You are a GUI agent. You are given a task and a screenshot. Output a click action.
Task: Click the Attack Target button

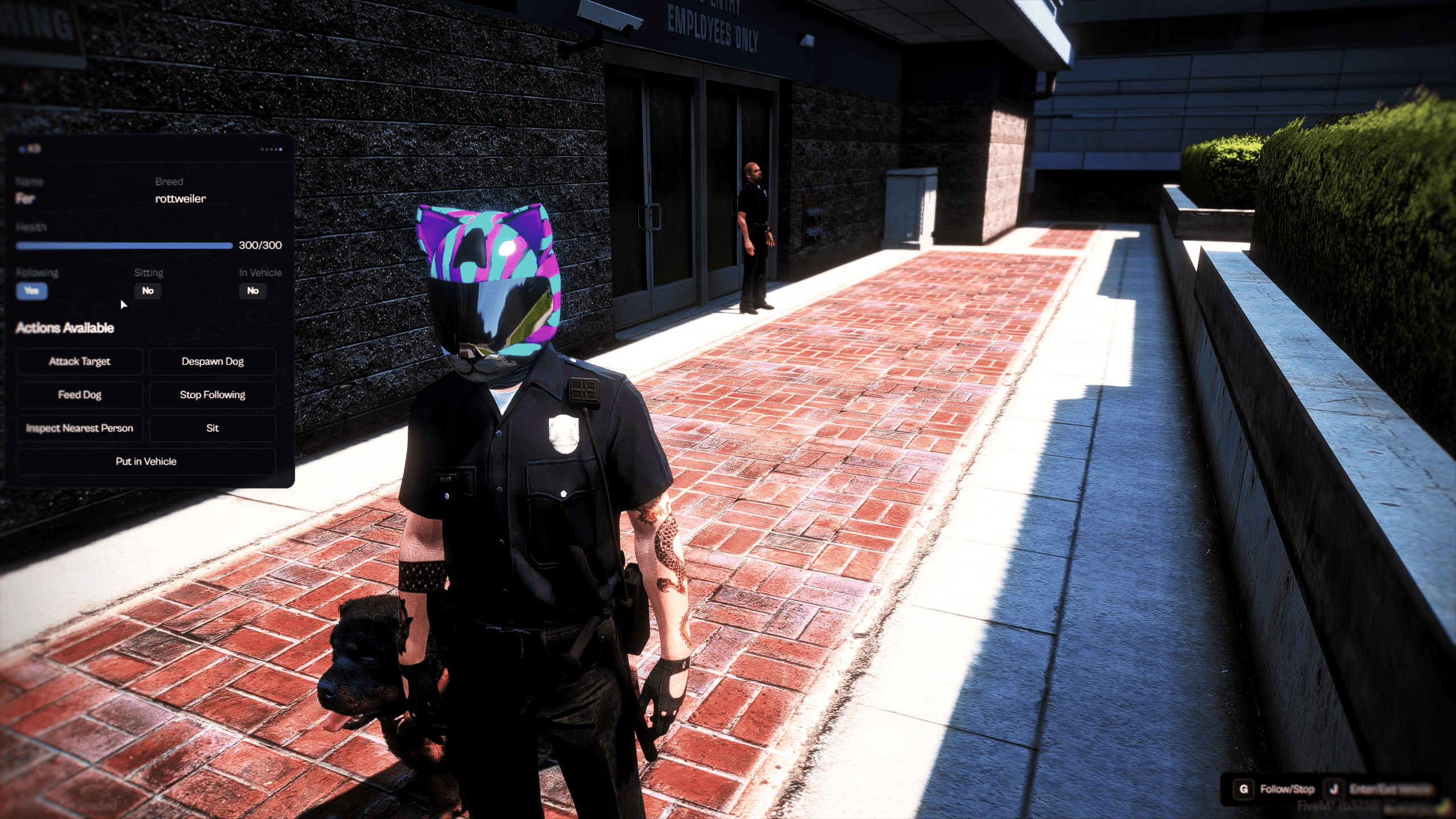tap(80, 361)
